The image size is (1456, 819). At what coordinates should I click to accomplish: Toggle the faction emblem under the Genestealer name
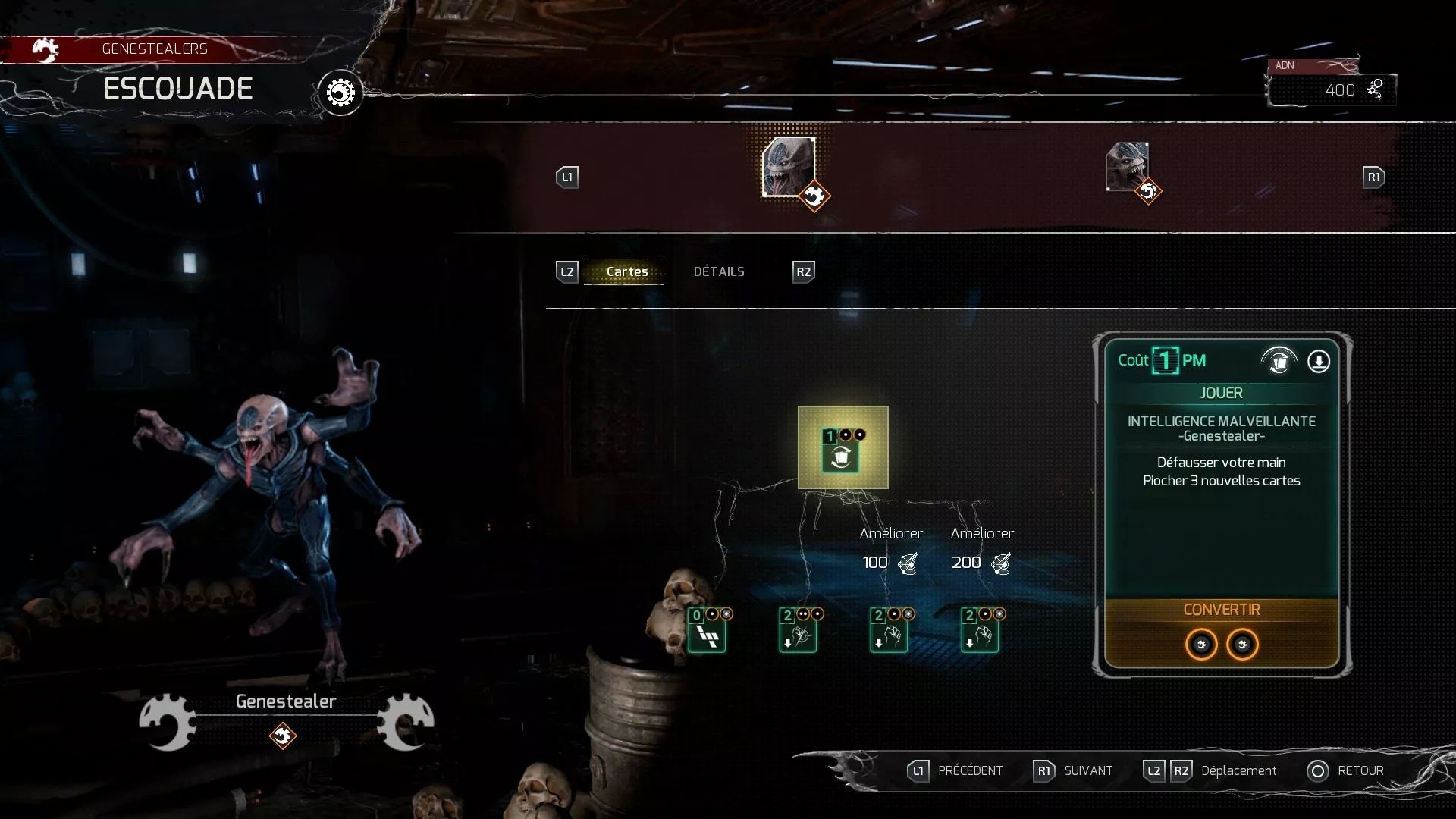284,735
